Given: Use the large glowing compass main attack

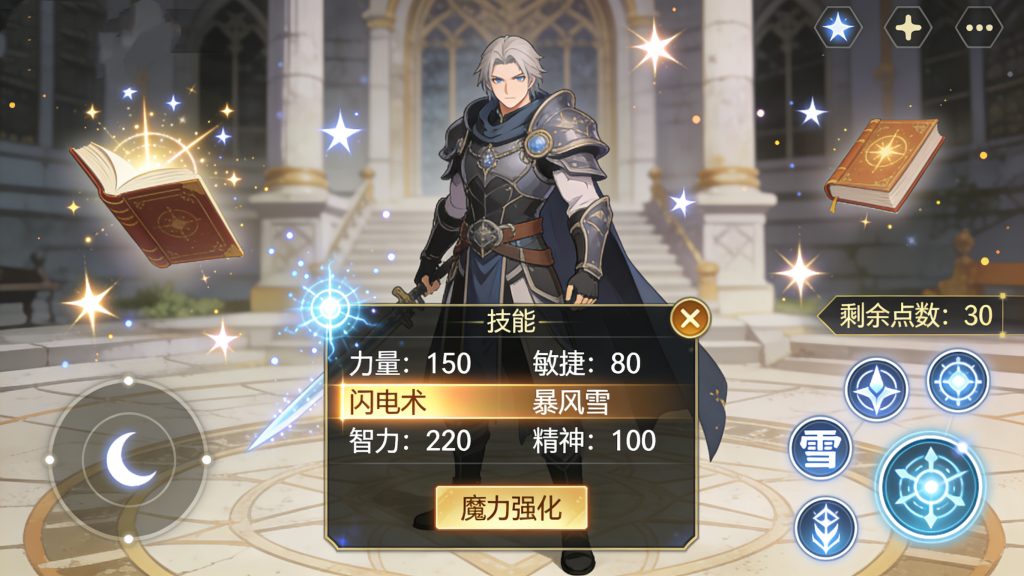Looking at the screenshot, I should coord(930,485).
